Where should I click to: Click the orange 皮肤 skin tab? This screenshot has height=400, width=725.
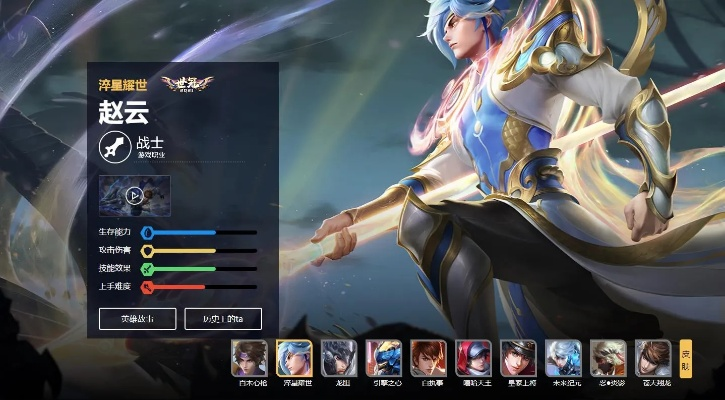click(x=686, y=358)
